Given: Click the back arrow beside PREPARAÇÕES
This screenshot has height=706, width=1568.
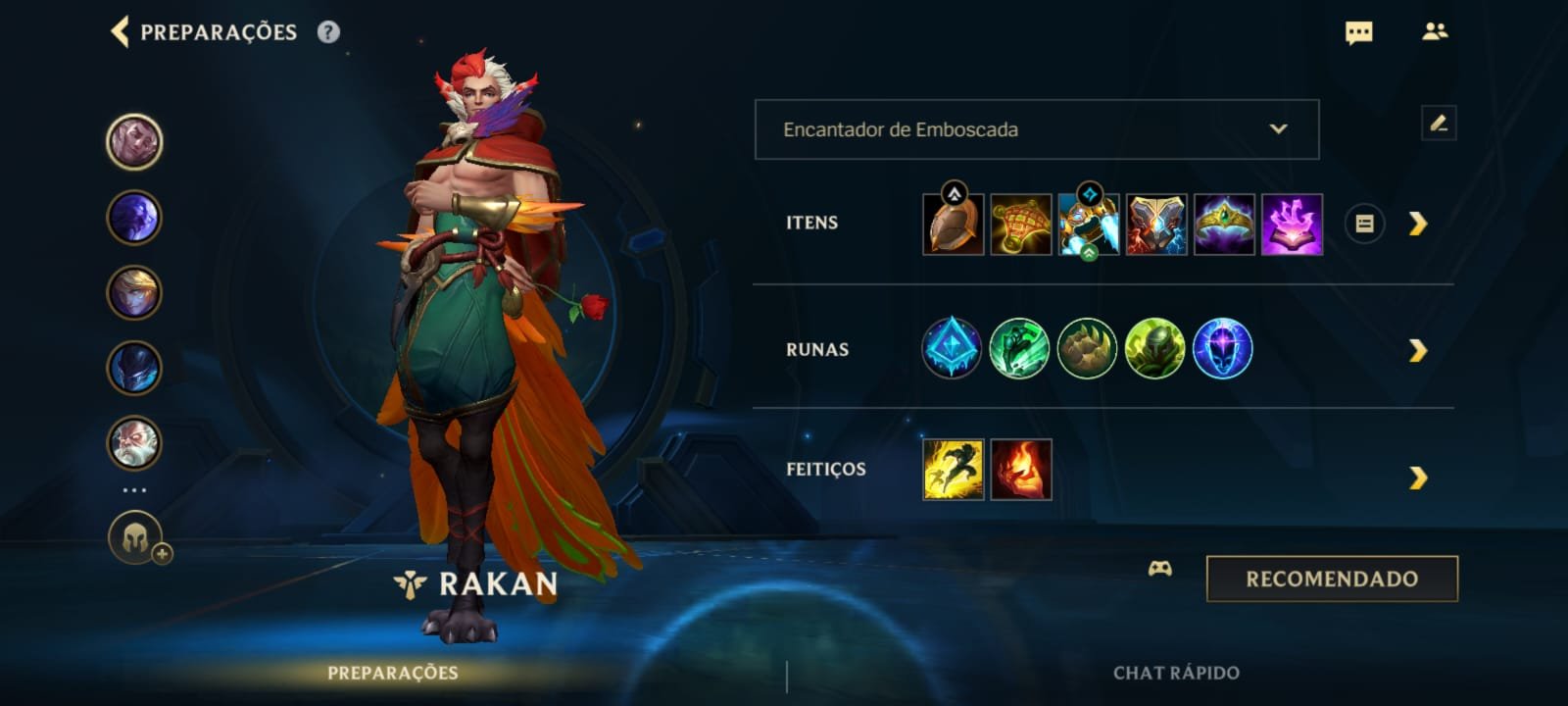Looking at the screenshot, I should [x=118, y=32].
